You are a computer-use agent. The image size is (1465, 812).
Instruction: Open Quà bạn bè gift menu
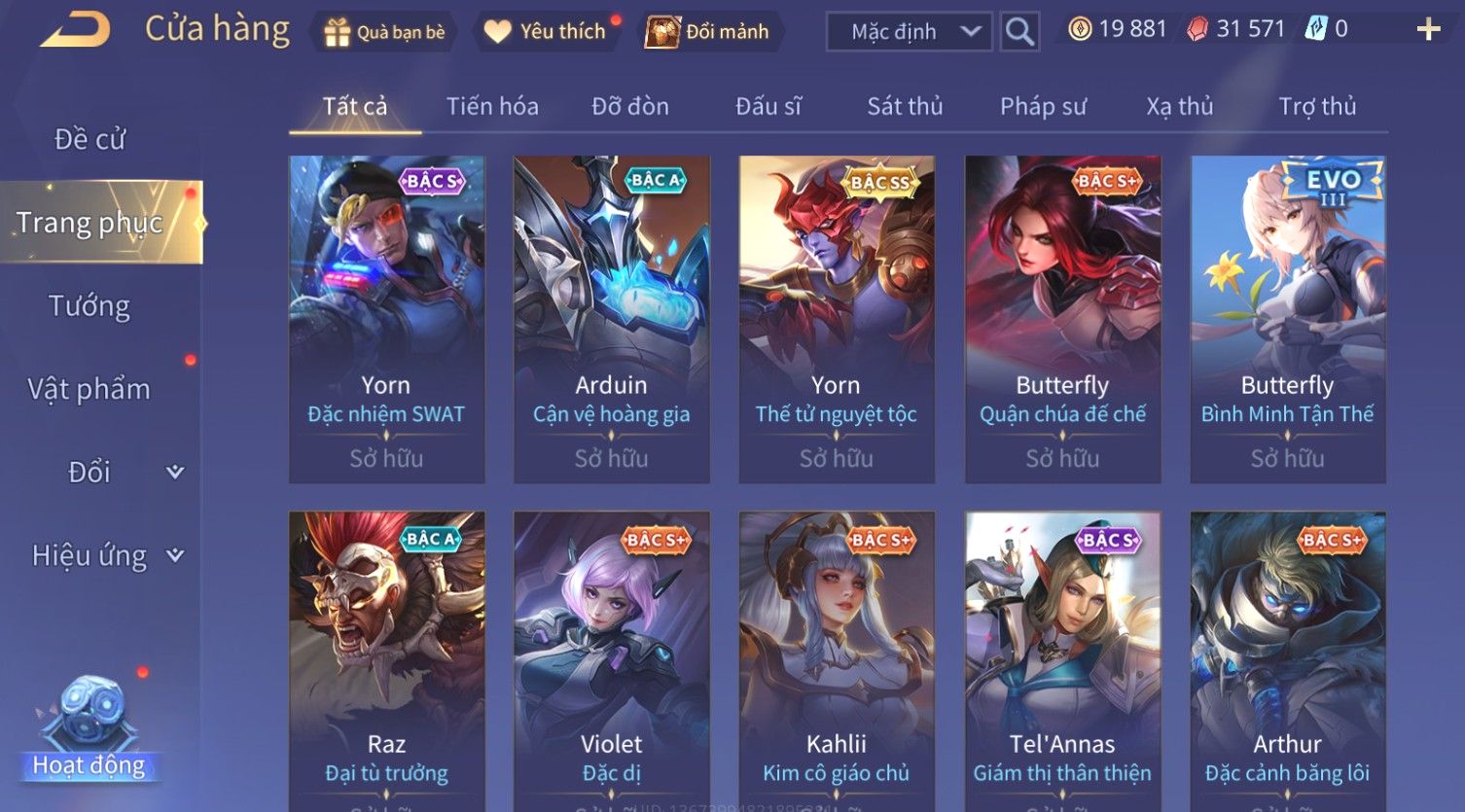384,32
